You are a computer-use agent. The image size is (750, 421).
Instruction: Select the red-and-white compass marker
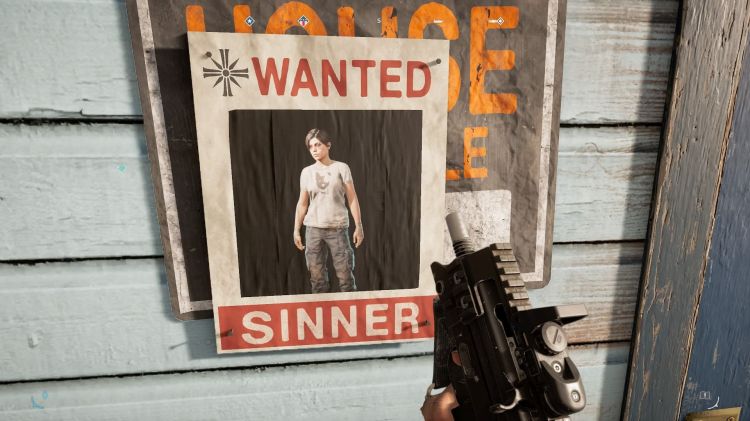tap(302, 19)
